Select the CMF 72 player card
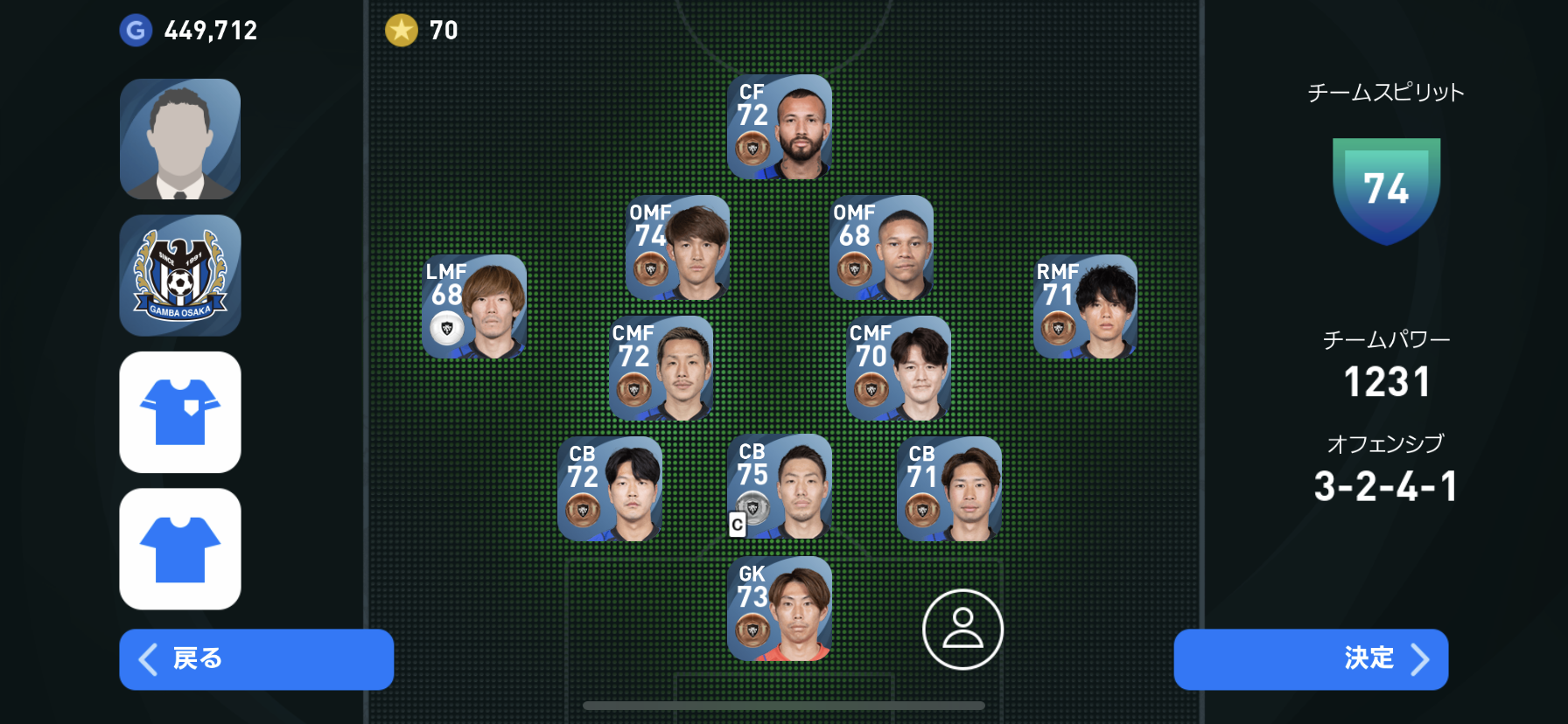 point(661,368)
